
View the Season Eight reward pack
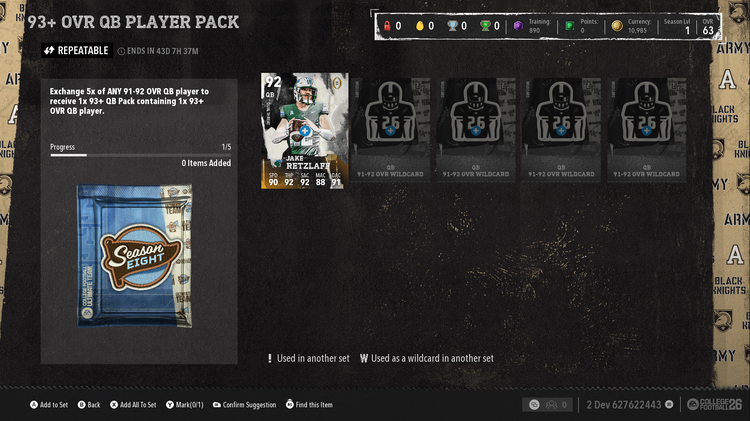point(138,258)
